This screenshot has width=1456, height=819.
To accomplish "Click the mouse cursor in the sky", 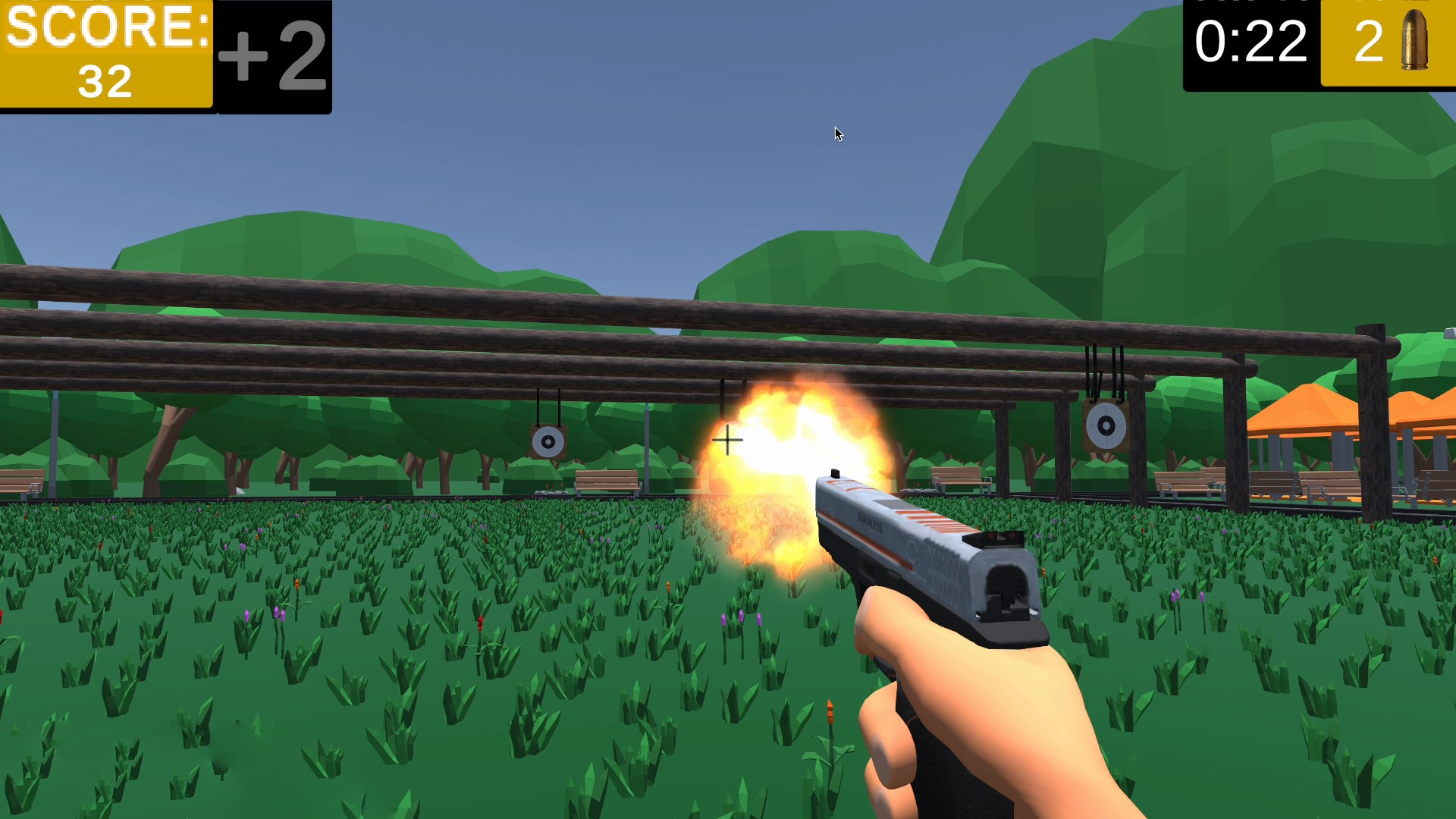I will pyautogui.click(x=838, y=135).
